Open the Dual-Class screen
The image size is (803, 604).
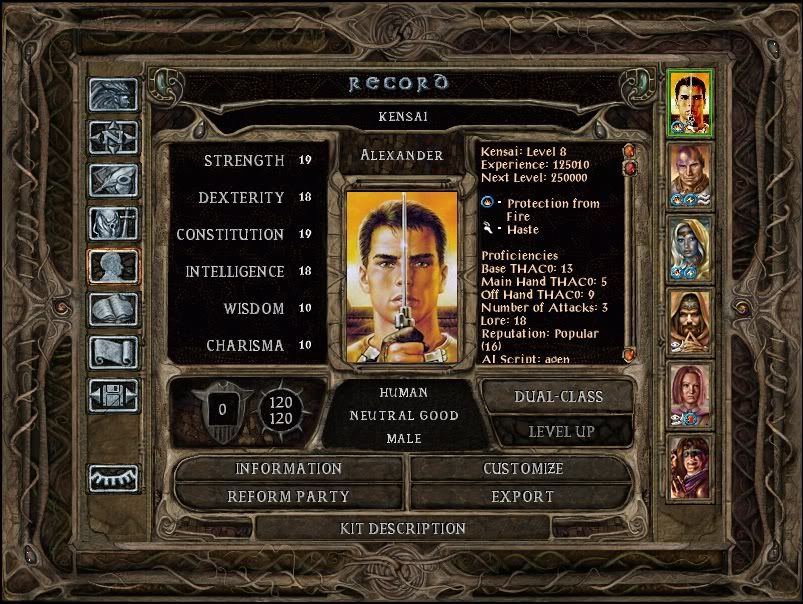pyautogui.click(x=558, y=396)
